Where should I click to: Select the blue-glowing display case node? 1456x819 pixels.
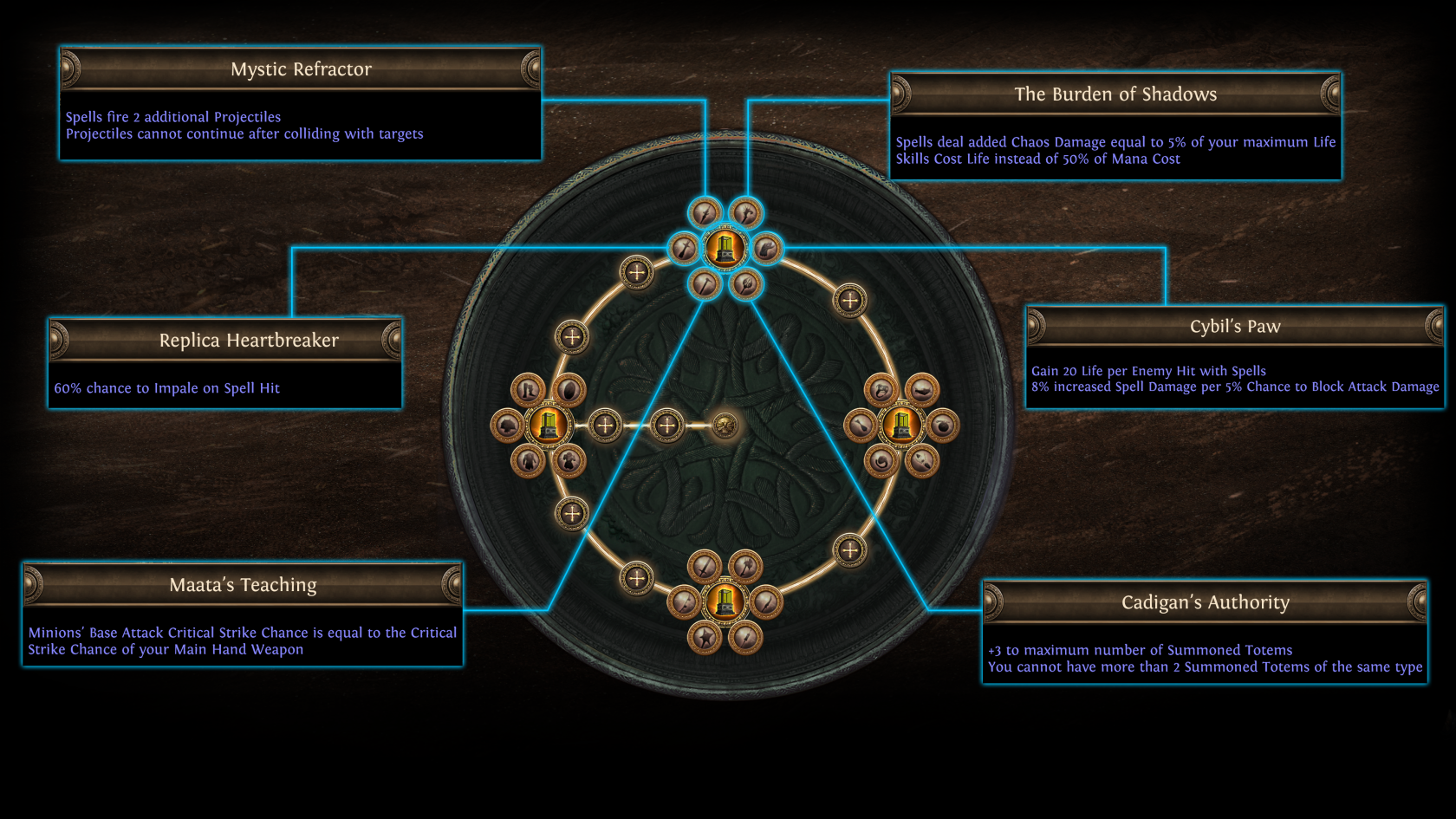725,249
